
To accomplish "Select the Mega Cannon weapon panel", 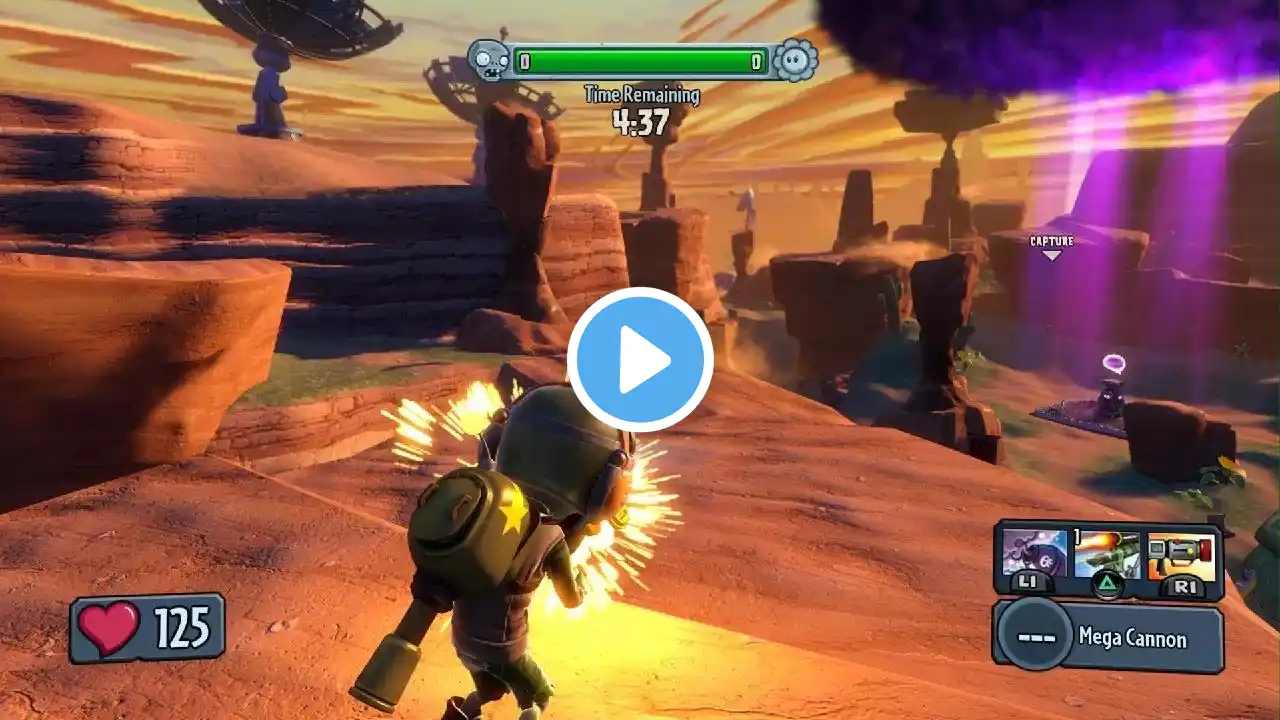I will pos(1108,637).
